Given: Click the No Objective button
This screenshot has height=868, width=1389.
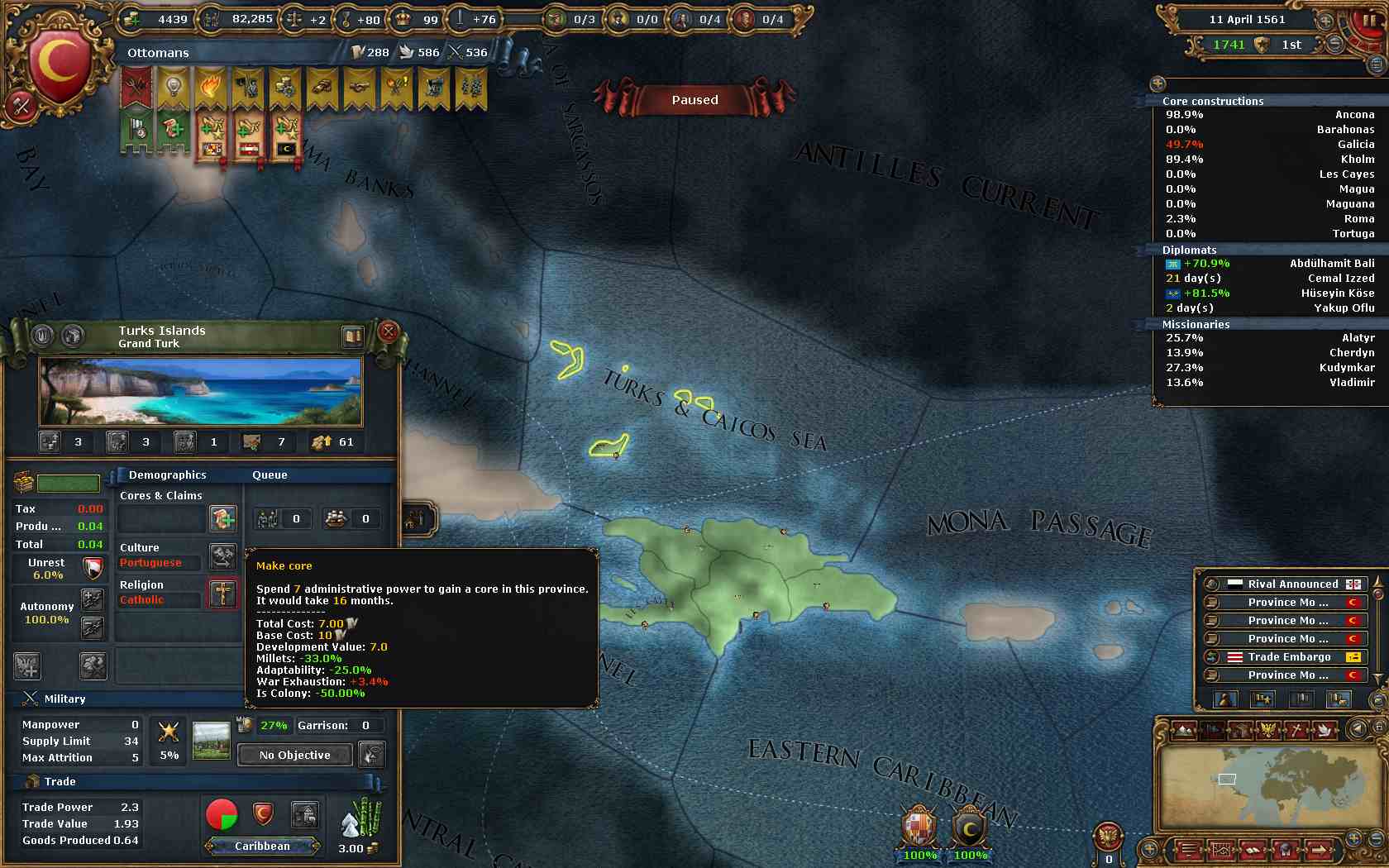Looking at the screenshot, I should (294, 755).
